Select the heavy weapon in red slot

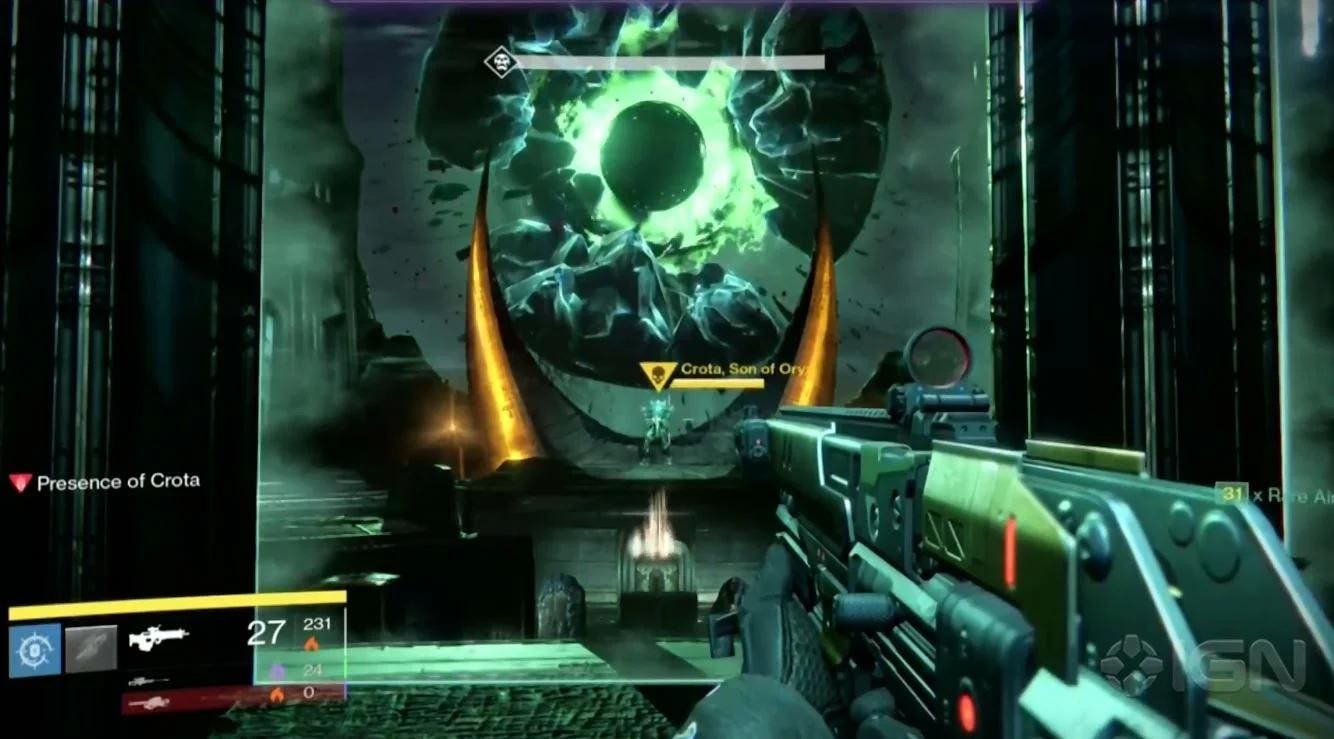tap(148, 702)
